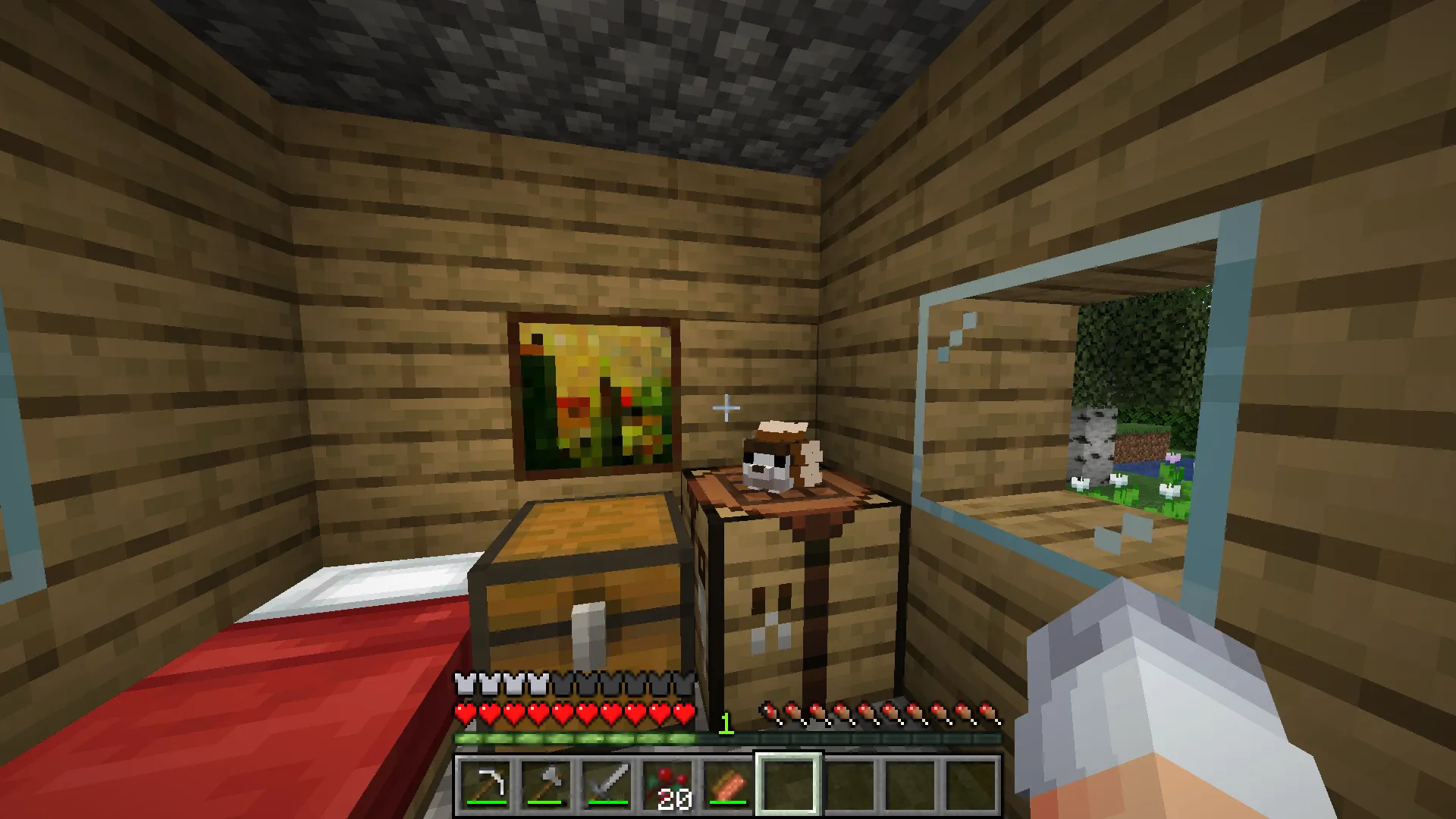This screenshot has height=819, width=1456.
Task: Click the flower painting on the wall
Action: tap(595, 394)
